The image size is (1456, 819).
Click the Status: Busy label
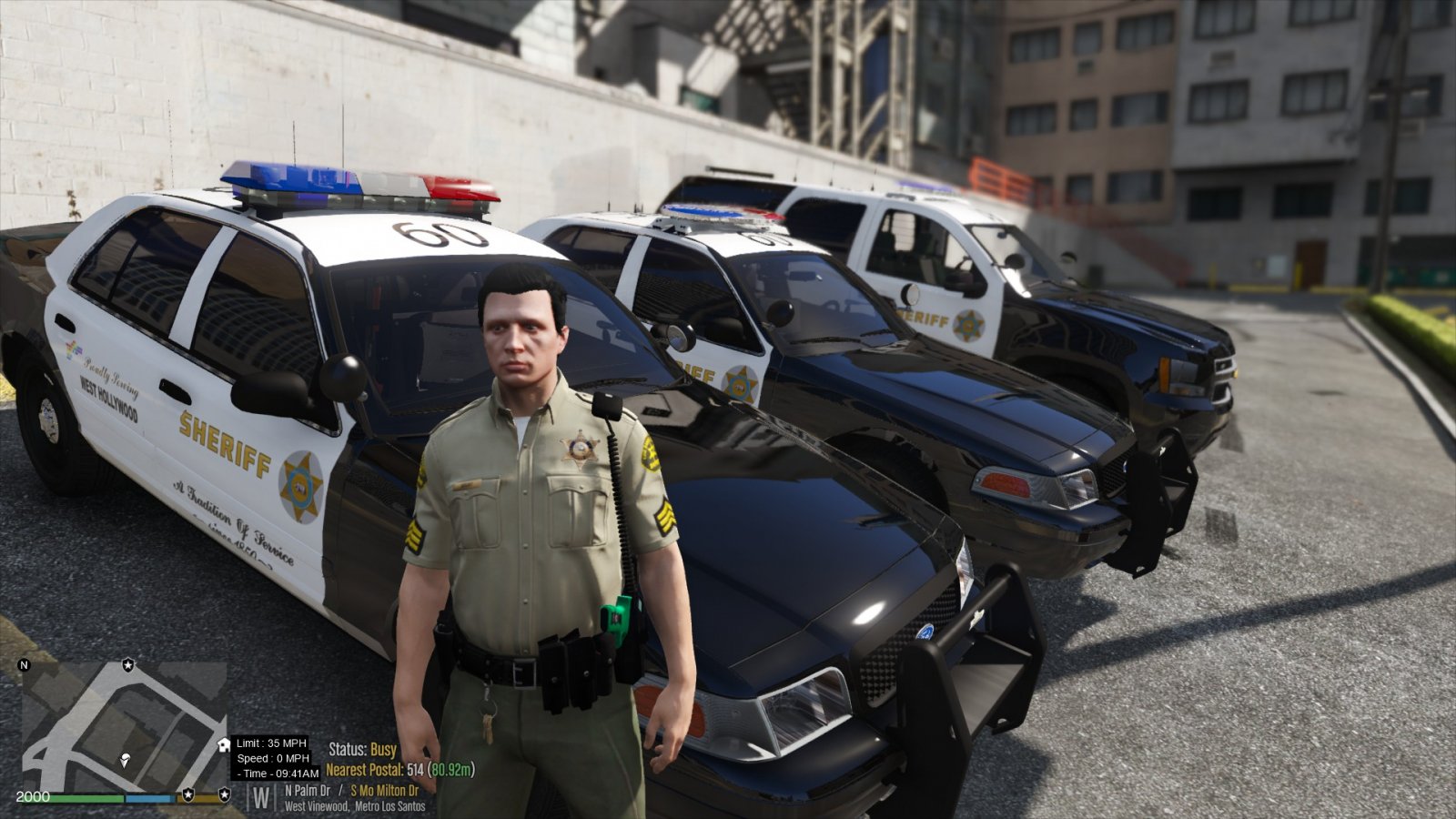[360, 751]
